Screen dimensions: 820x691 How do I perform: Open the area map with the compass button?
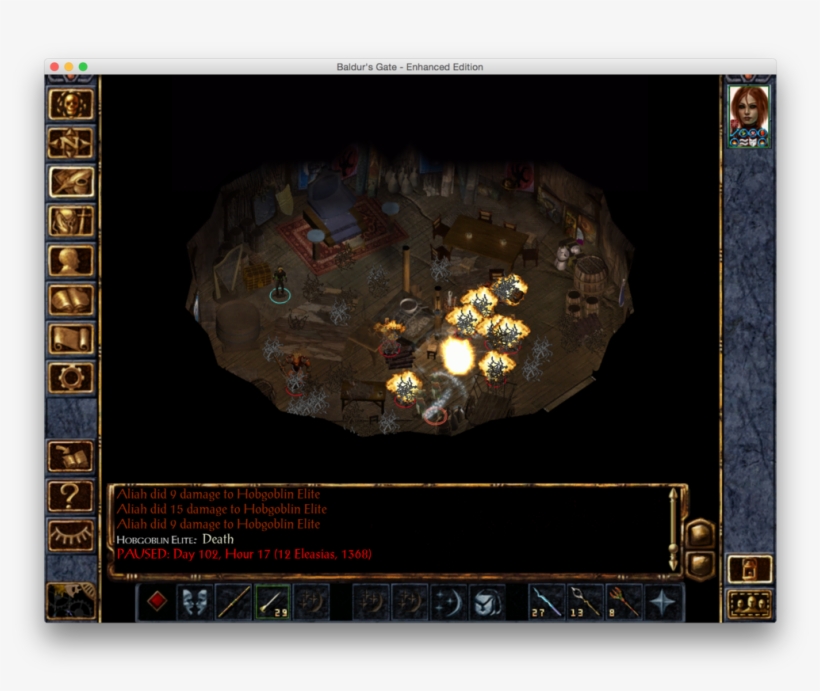tap(71, 142)
